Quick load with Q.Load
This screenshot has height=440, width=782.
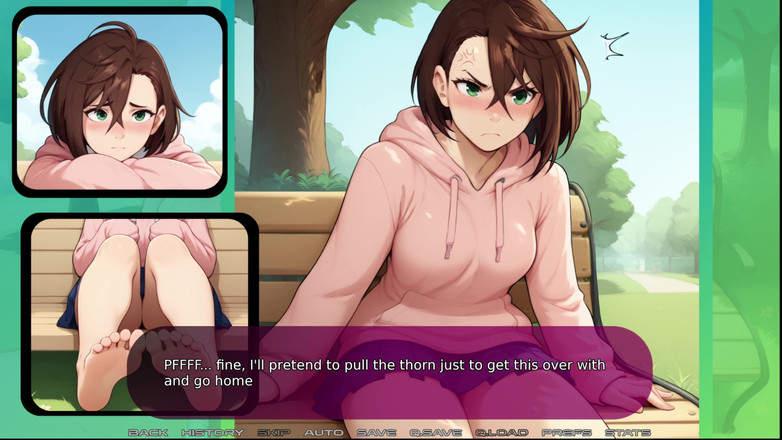[x=501, y=432]
